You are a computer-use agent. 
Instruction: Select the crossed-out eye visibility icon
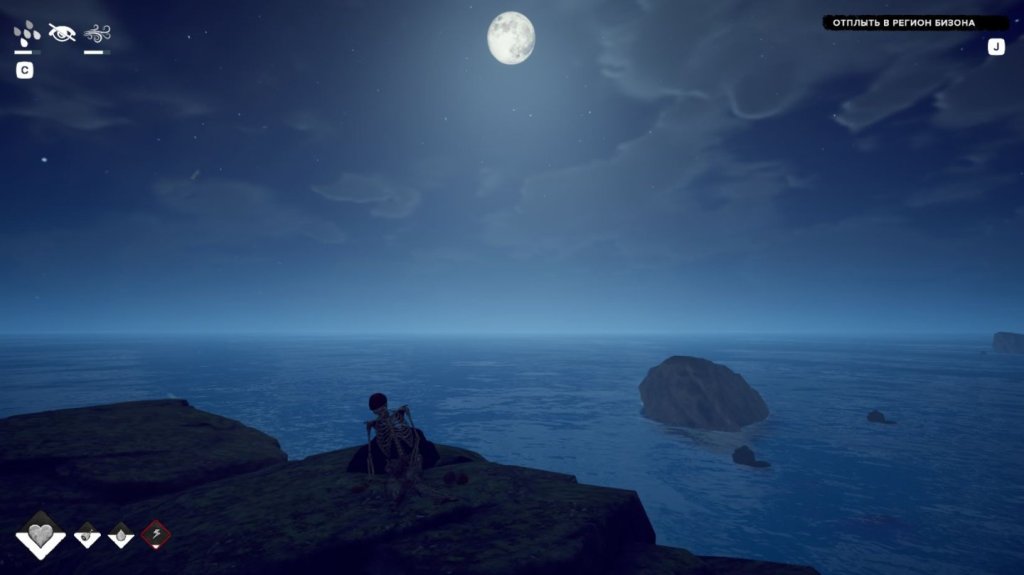(x=62, y=33)
